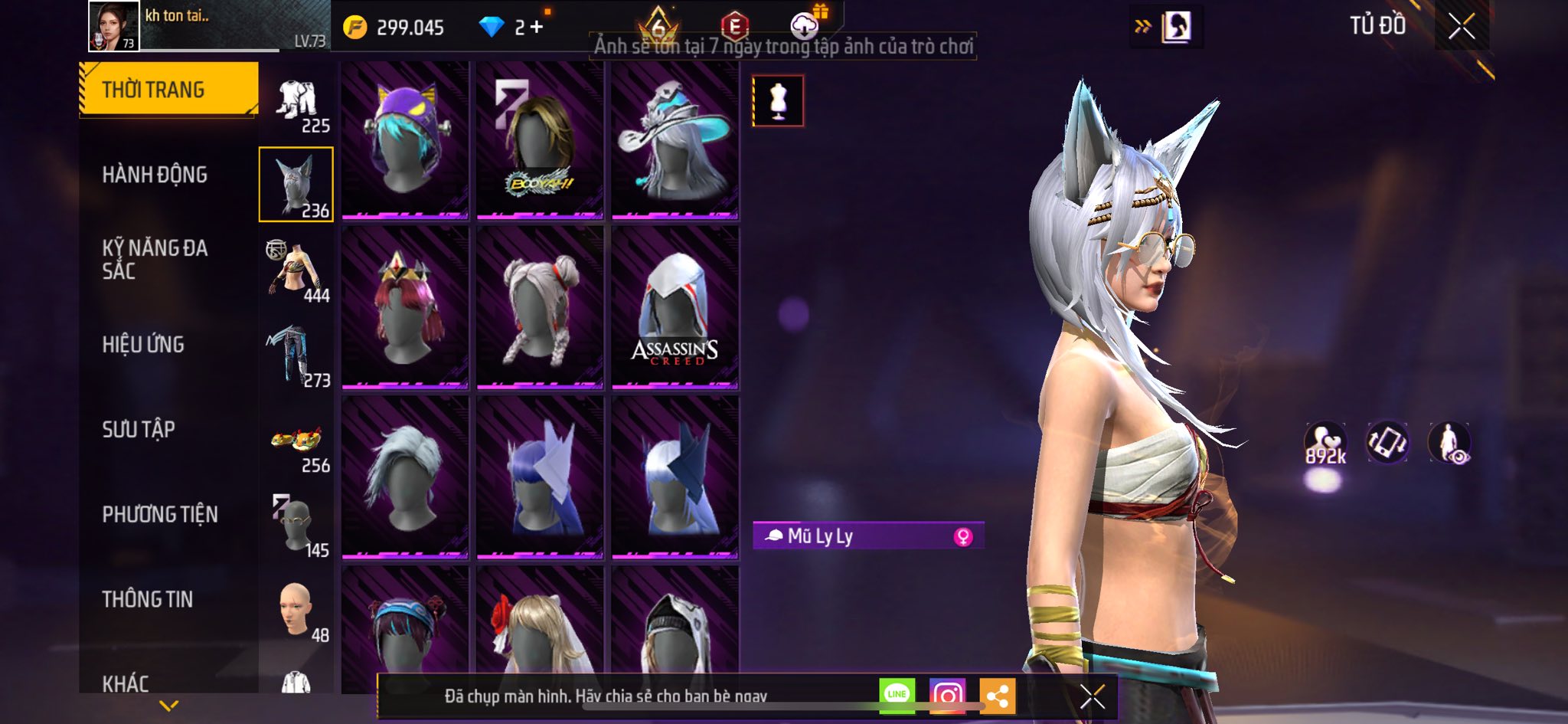Switch to Kỹ Năng Đa Sắc tab
Viewport: 1568px width, 724px height.
(155, 259)
